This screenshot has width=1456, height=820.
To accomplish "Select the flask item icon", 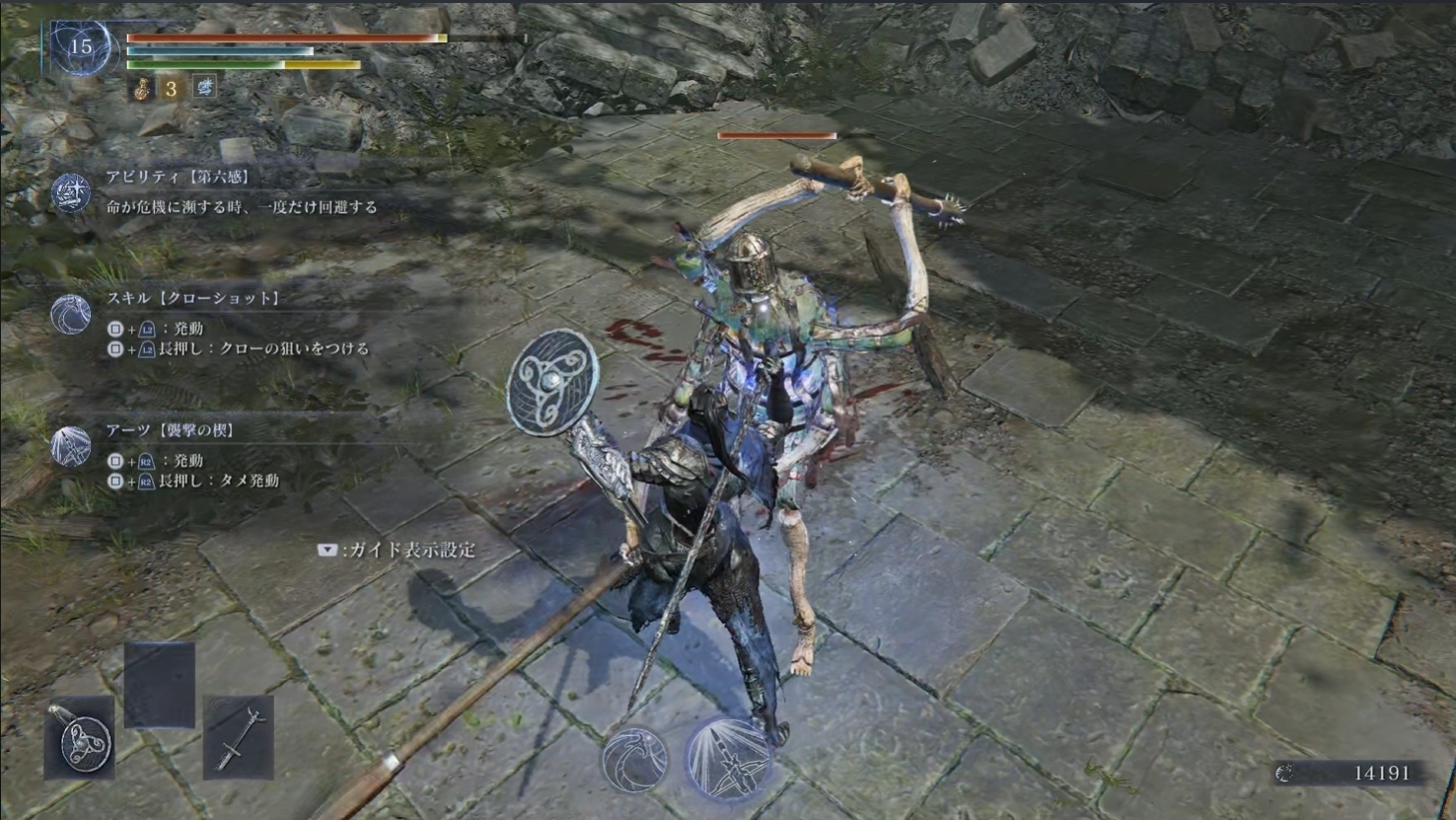I will [142, 89].
